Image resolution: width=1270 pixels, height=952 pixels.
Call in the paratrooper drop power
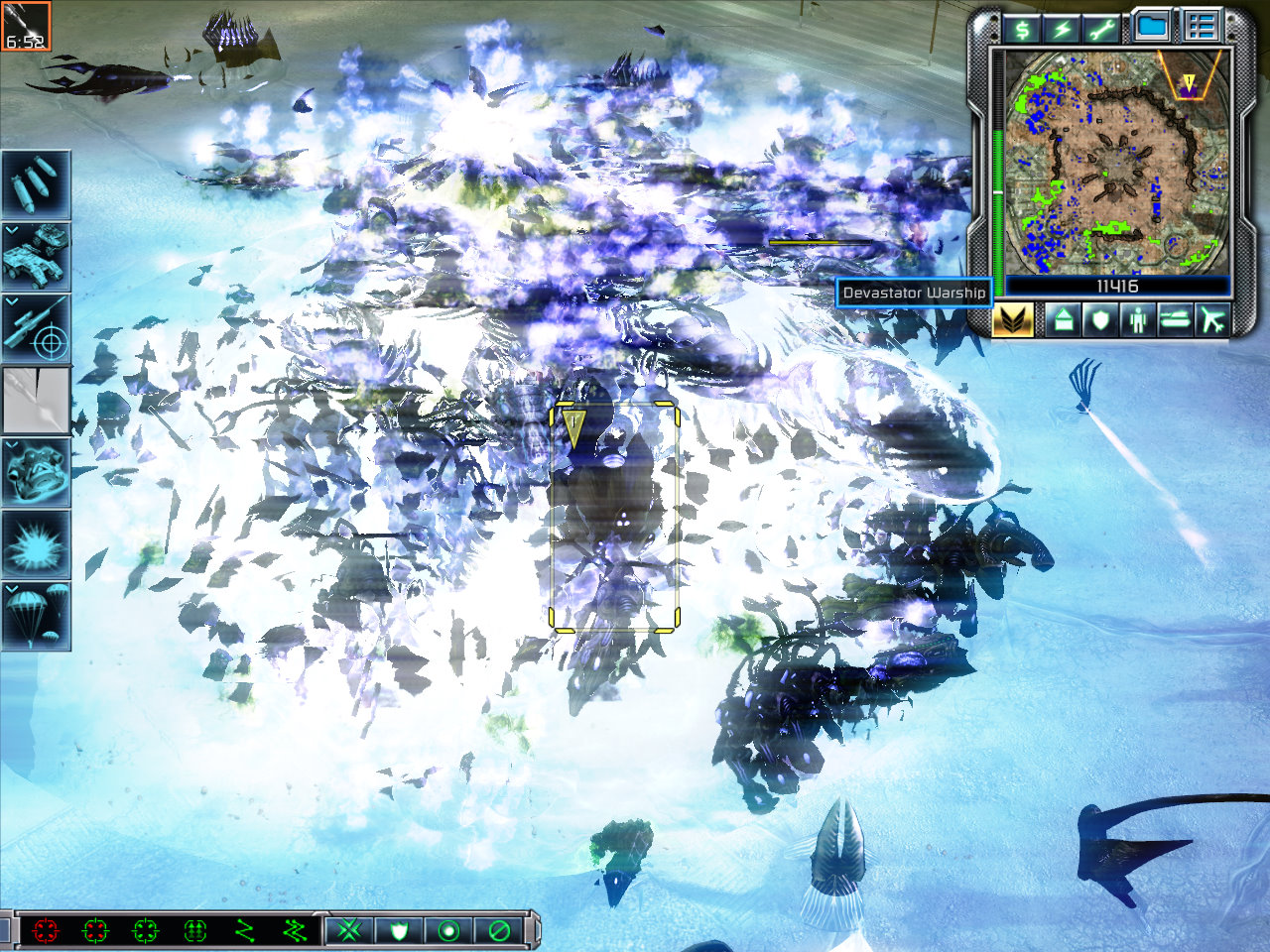click(x=37, y=617)
